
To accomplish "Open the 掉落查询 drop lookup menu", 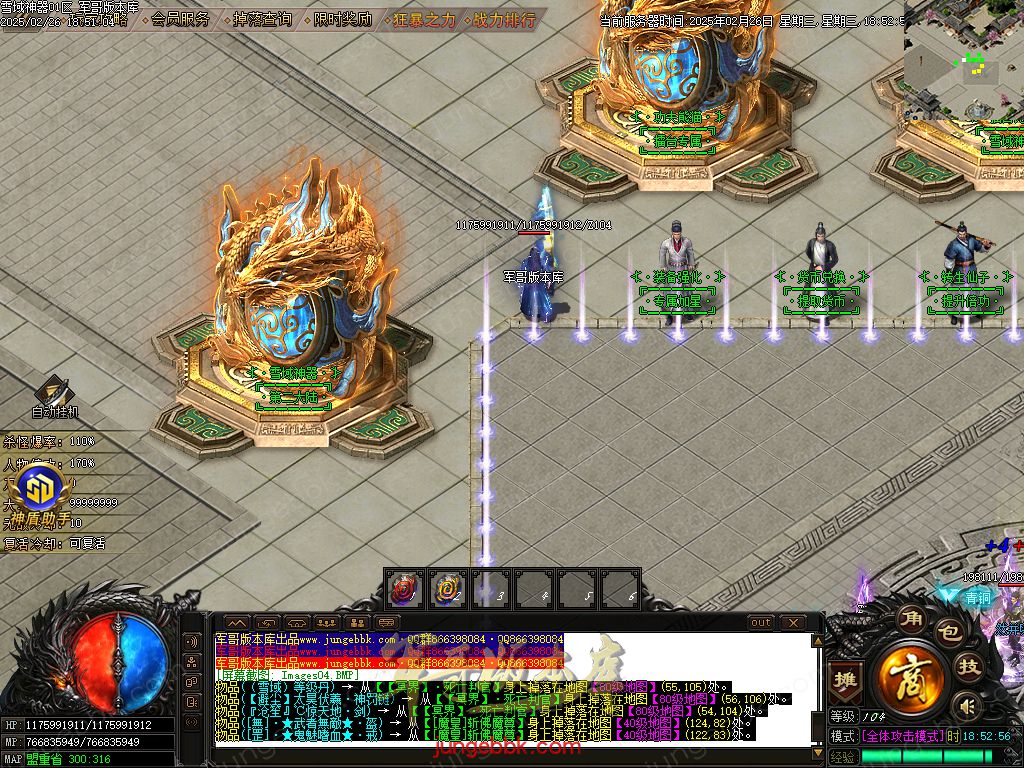I will point(261,19).
